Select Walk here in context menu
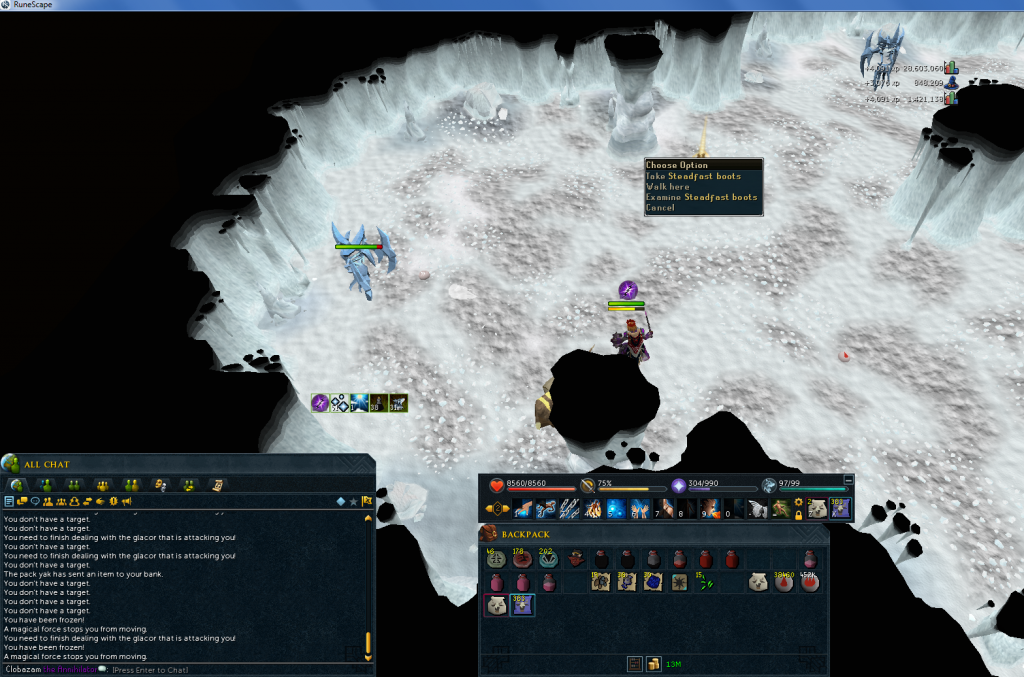This screenshot has width=1024, height=677. point(668,187)
